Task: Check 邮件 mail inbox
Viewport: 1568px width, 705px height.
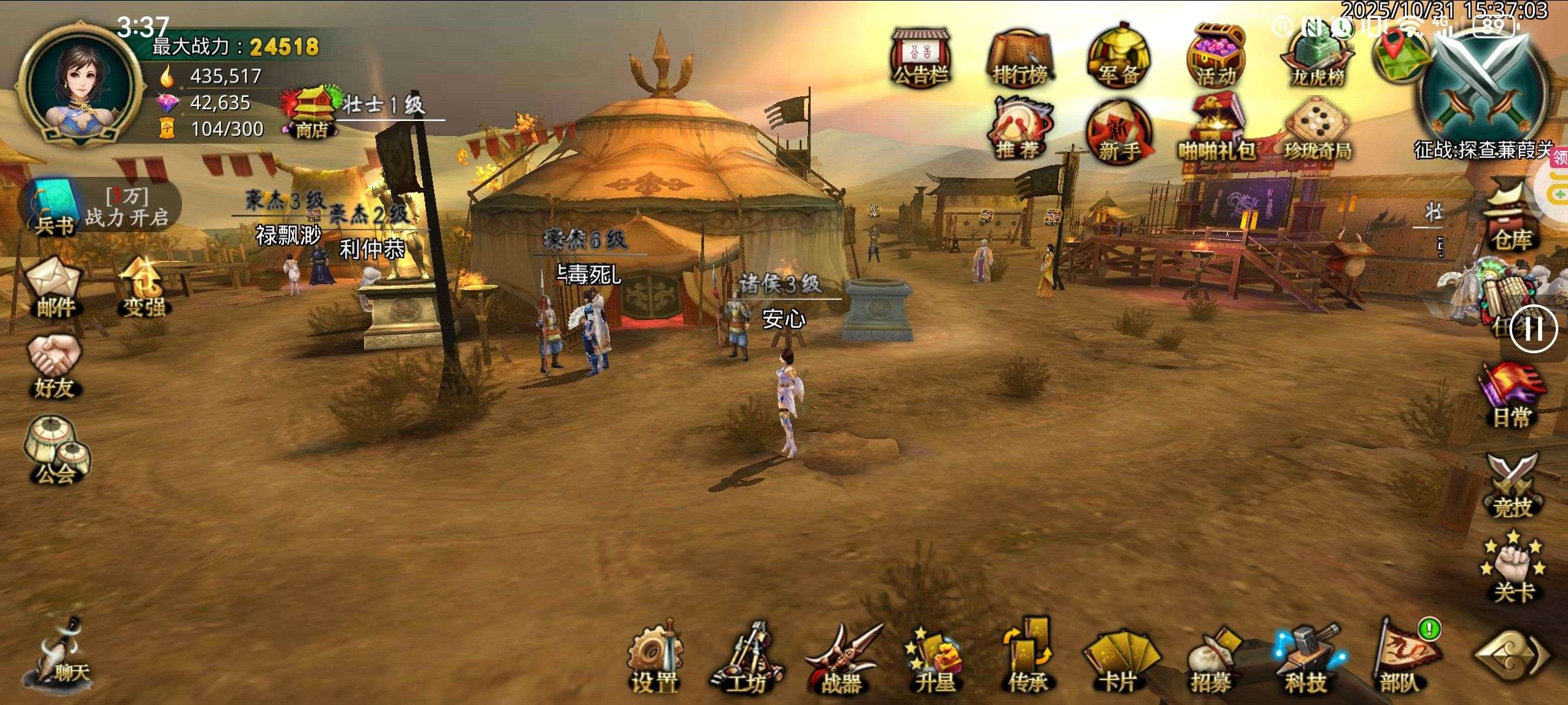Action: tap(55, 287)
